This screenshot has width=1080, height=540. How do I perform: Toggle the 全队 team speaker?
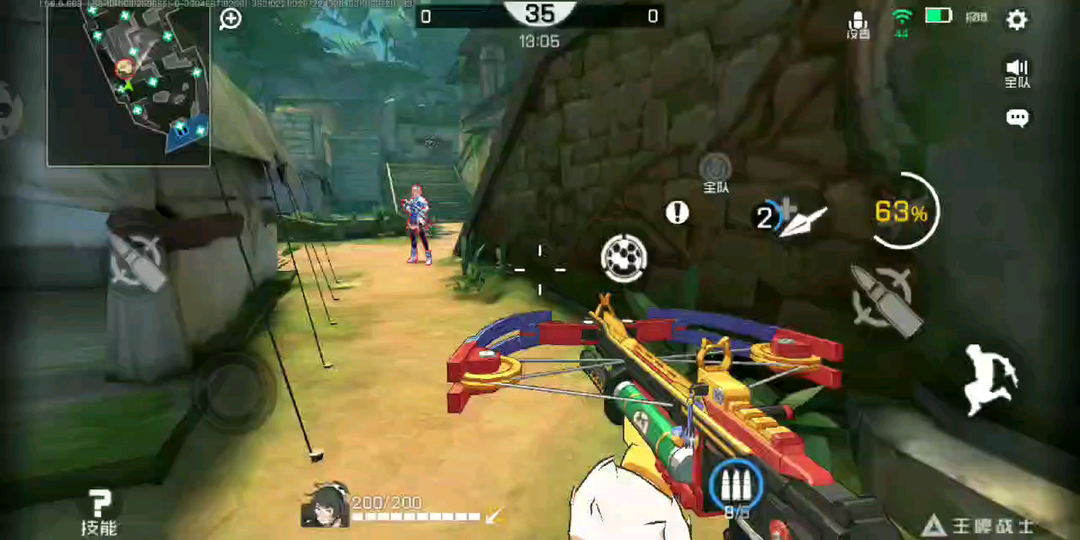(1017, 72)
